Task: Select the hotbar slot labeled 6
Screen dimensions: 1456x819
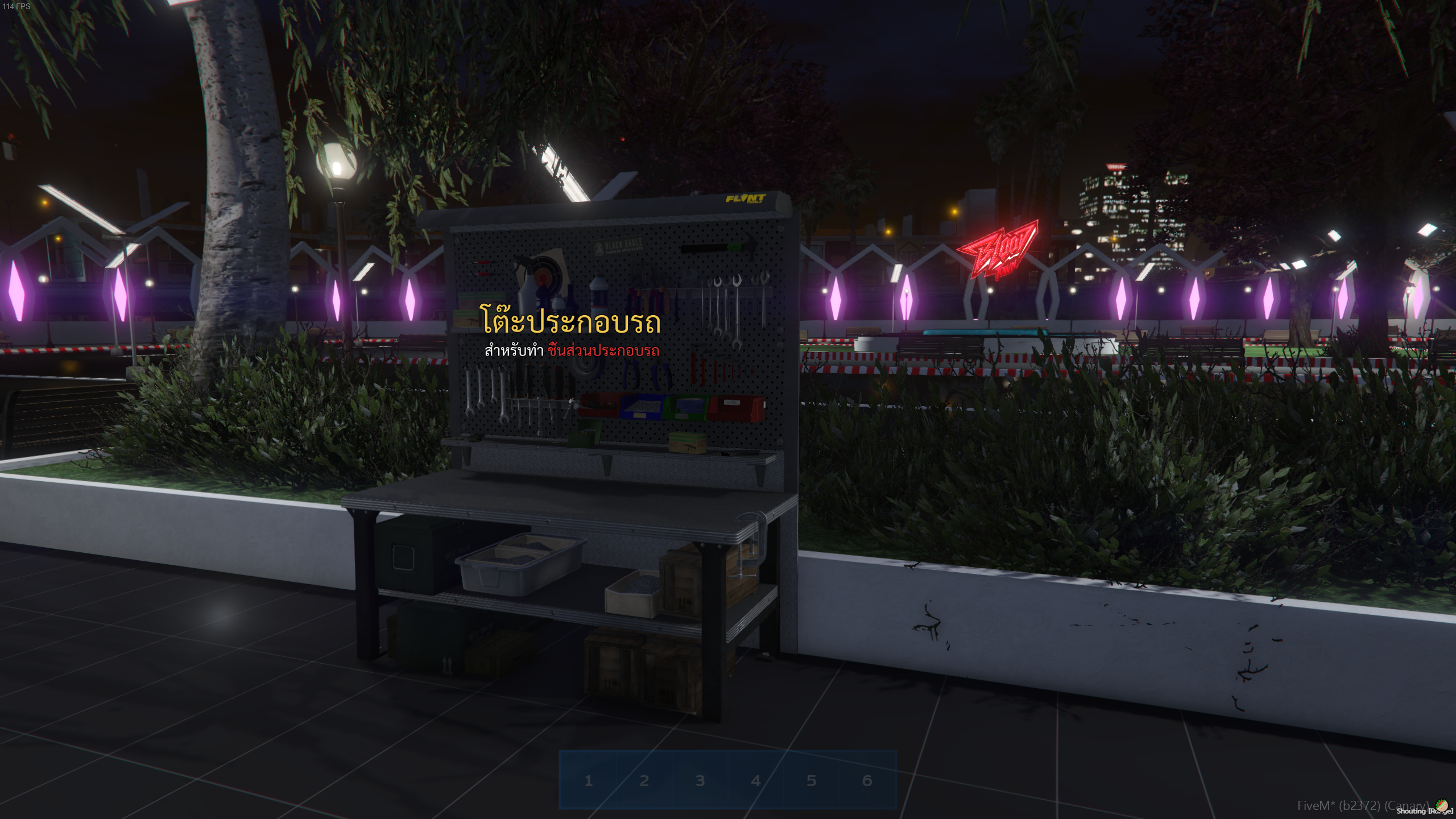Action: (x=867, y=780)
